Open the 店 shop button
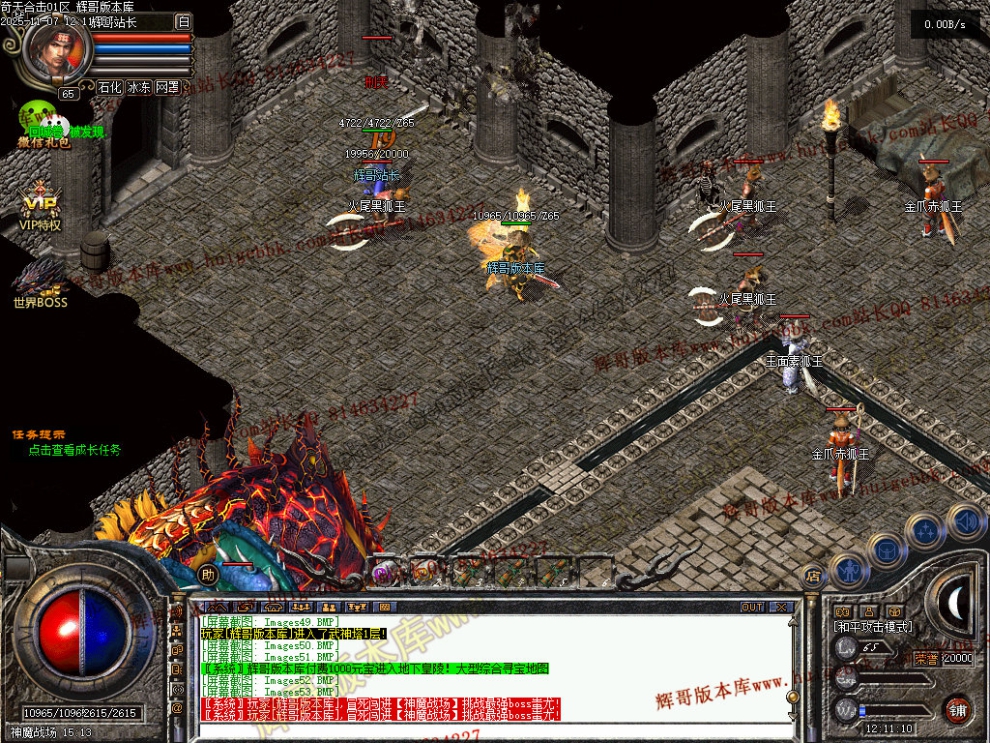The width and height of the screenshot is (990, 743). (812, 575)
